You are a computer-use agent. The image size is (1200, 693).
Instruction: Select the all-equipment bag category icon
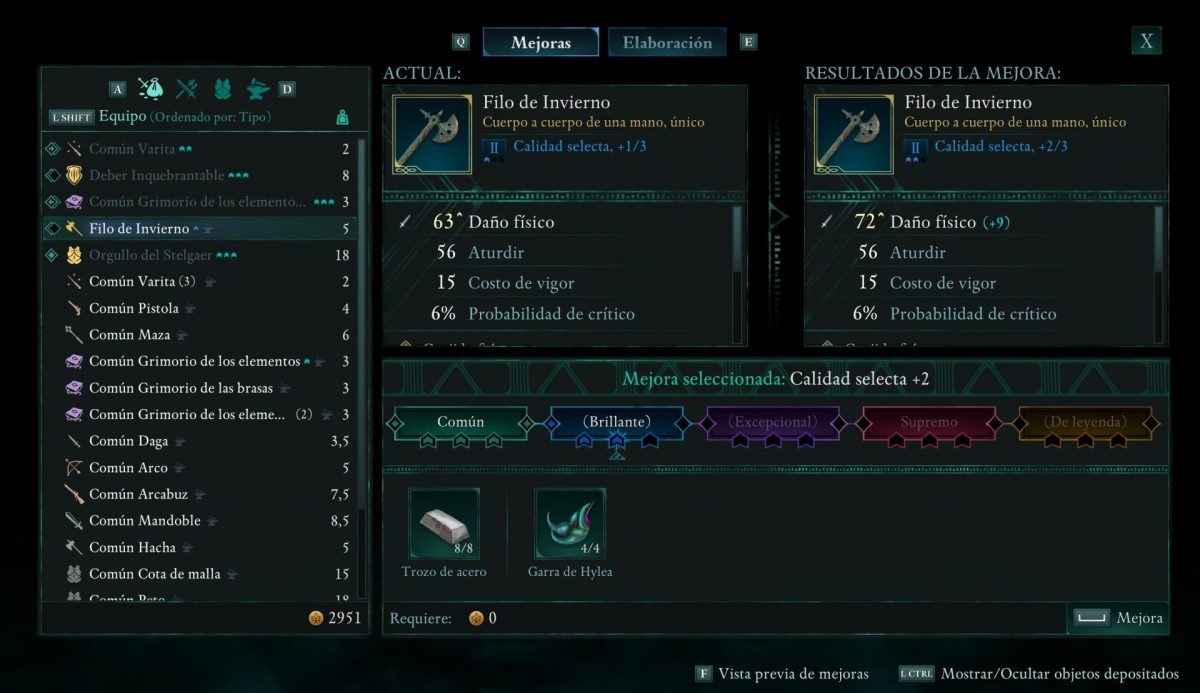click(x=151, y=89)
